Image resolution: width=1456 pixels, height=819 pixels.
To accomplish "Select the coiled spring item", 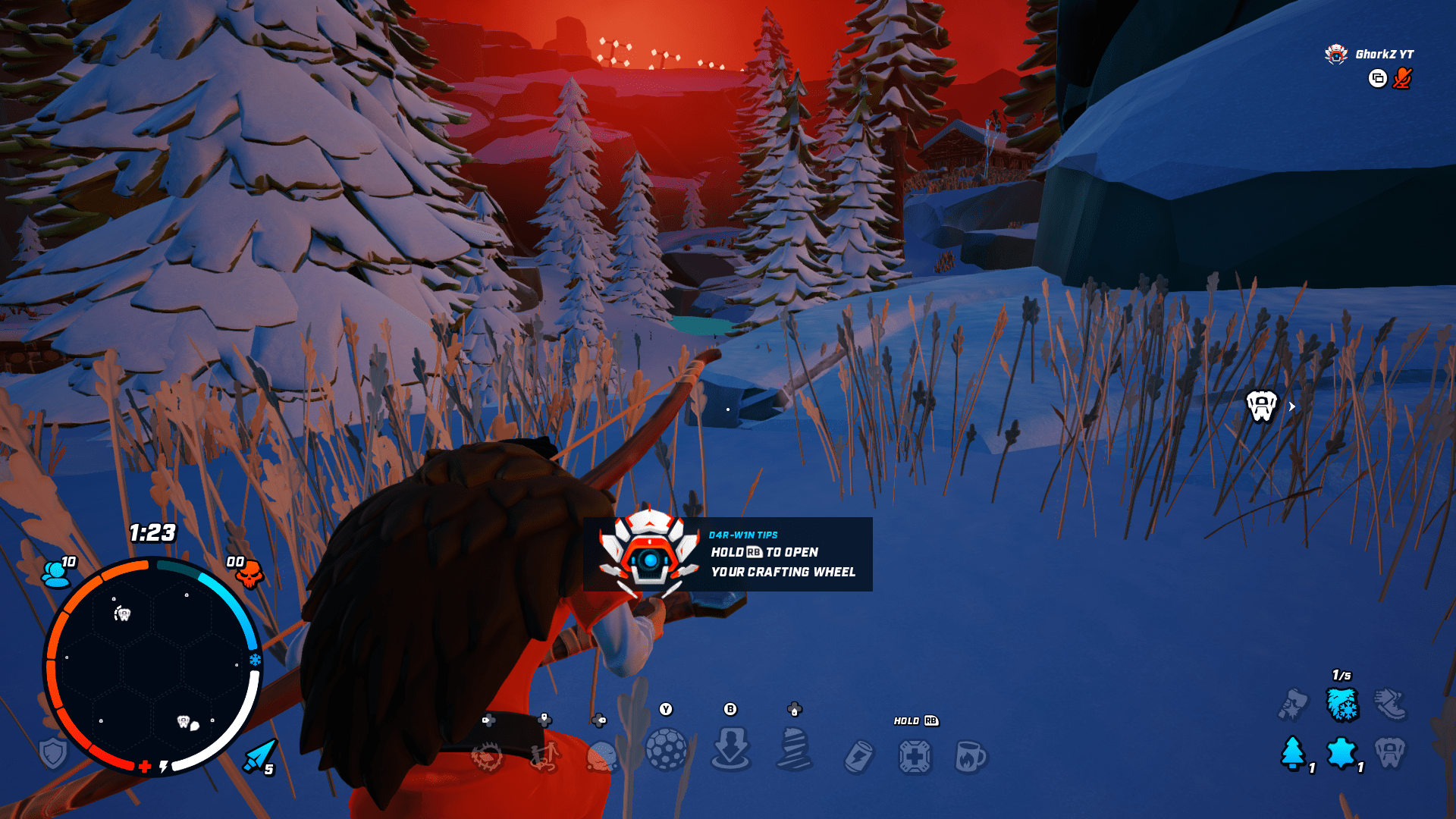I will (x=794, y=749).
